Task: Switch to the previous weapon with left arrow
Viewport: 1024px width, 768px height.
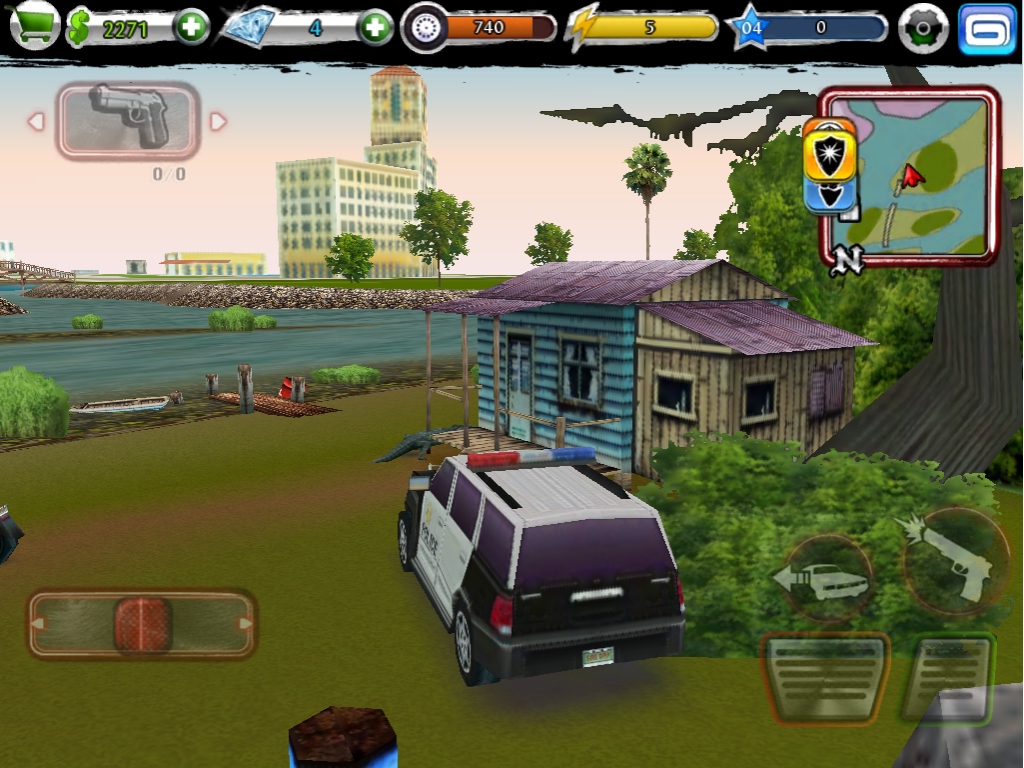Action: pyautogui.click(x=36, y=121)
